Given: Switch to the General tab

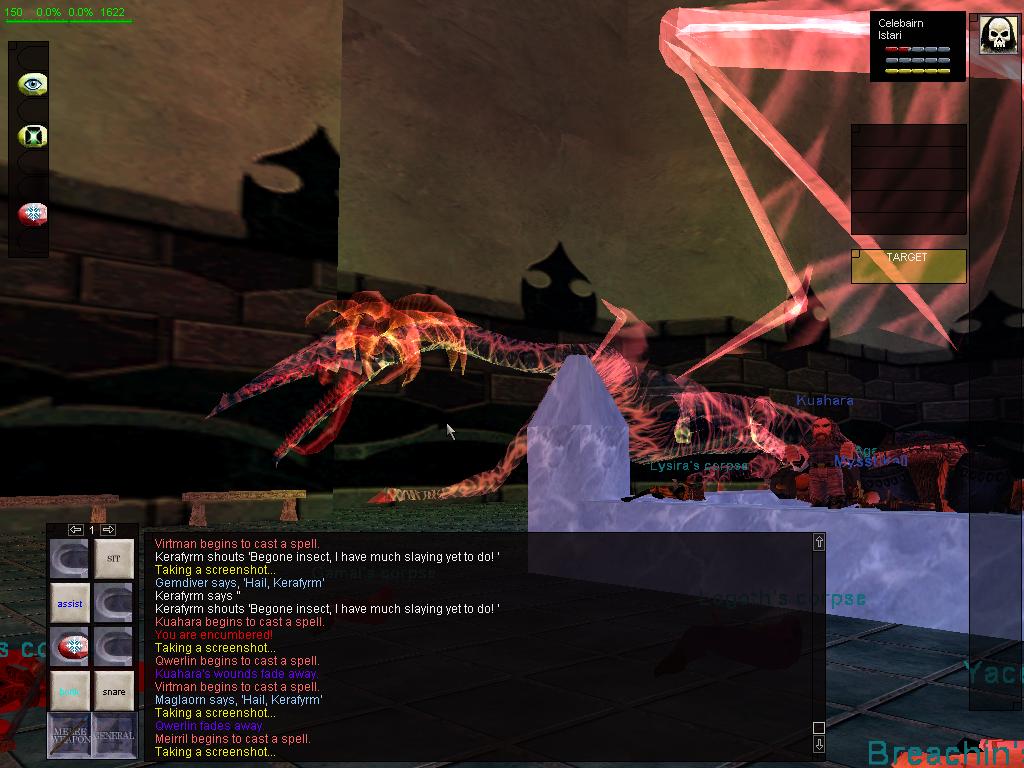Looking at the screenshot, I should point(114,735).
